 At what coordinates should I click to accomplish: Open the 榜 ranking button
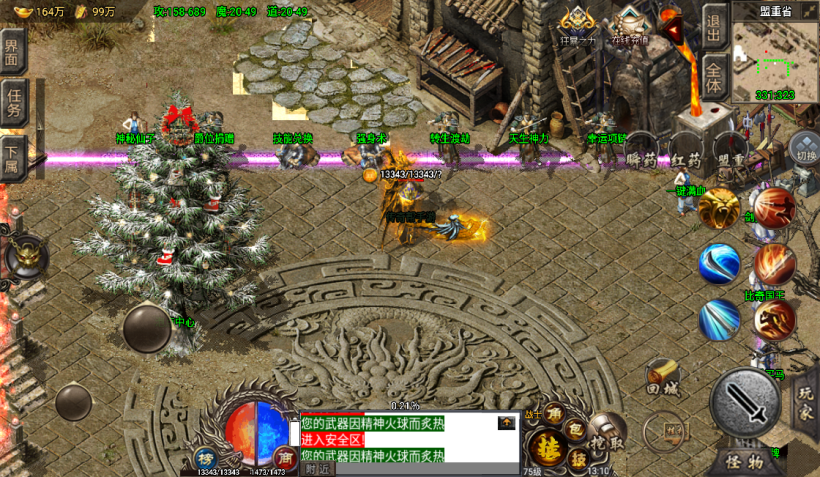point(205,457)
